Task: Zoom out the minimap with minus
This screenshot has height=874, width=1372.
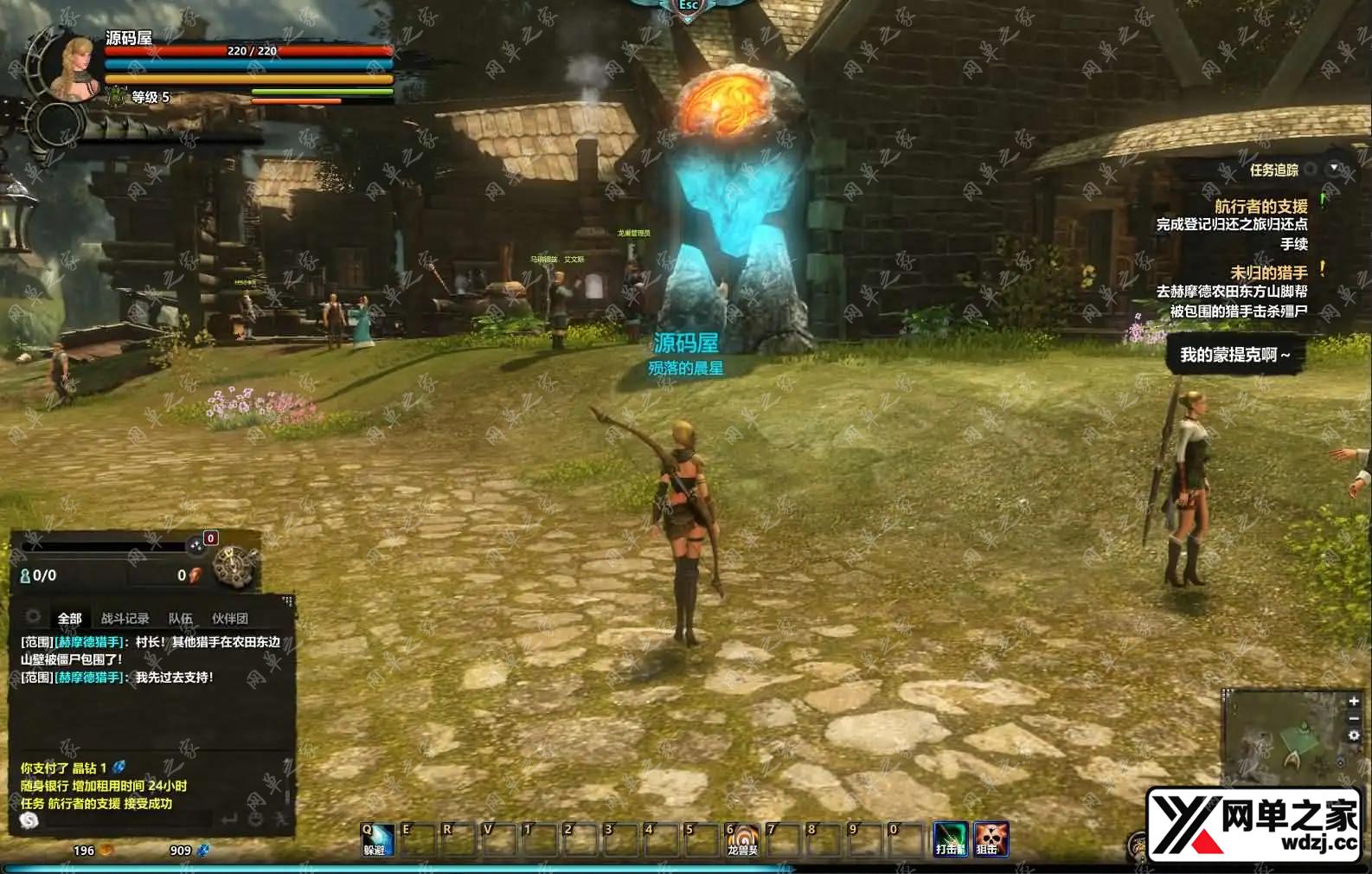Action: [1354, 718]
